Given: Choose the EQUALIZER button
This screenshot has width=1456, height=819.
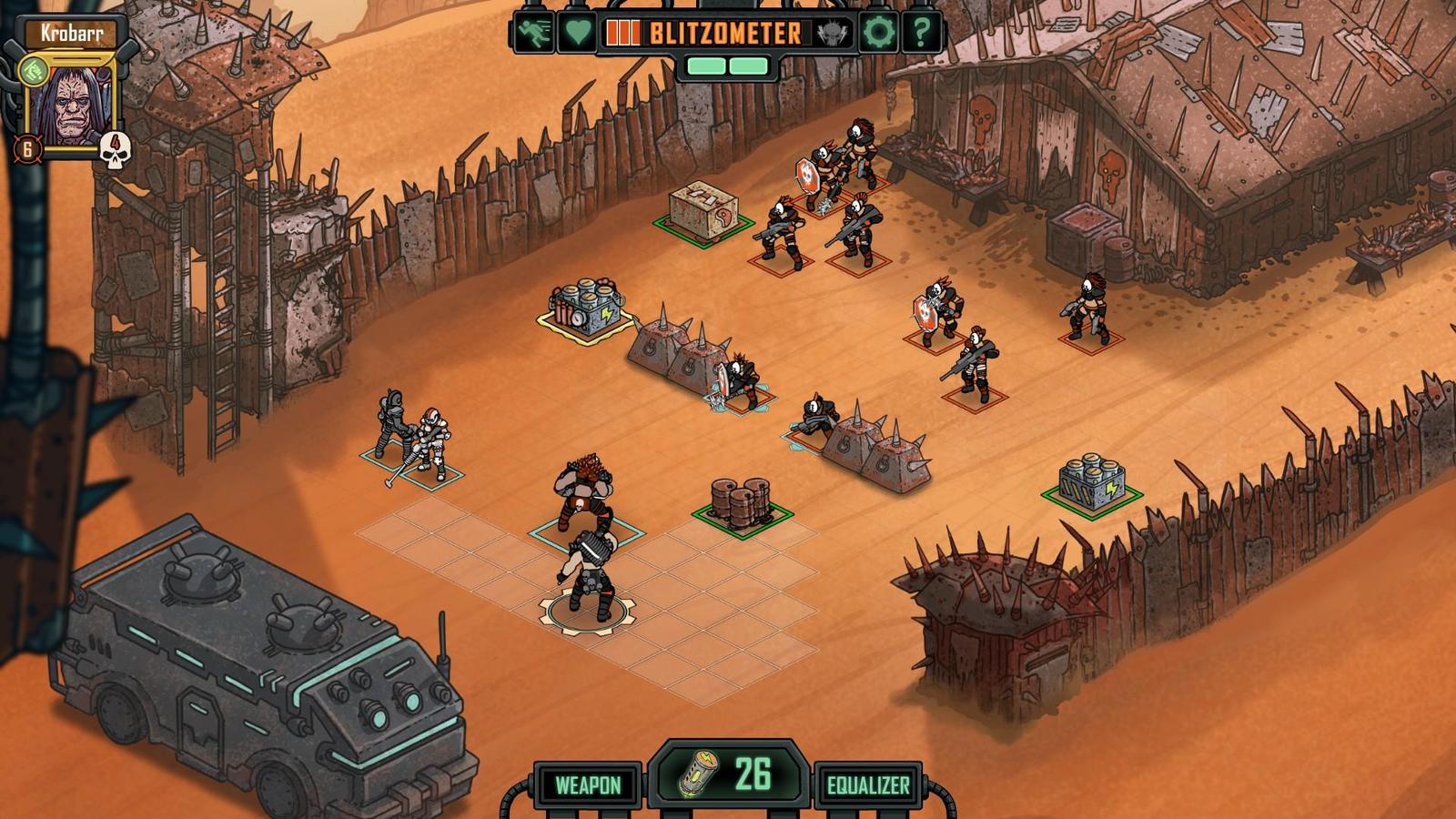Looking at the screenshot, I should [x=867, y=784].
